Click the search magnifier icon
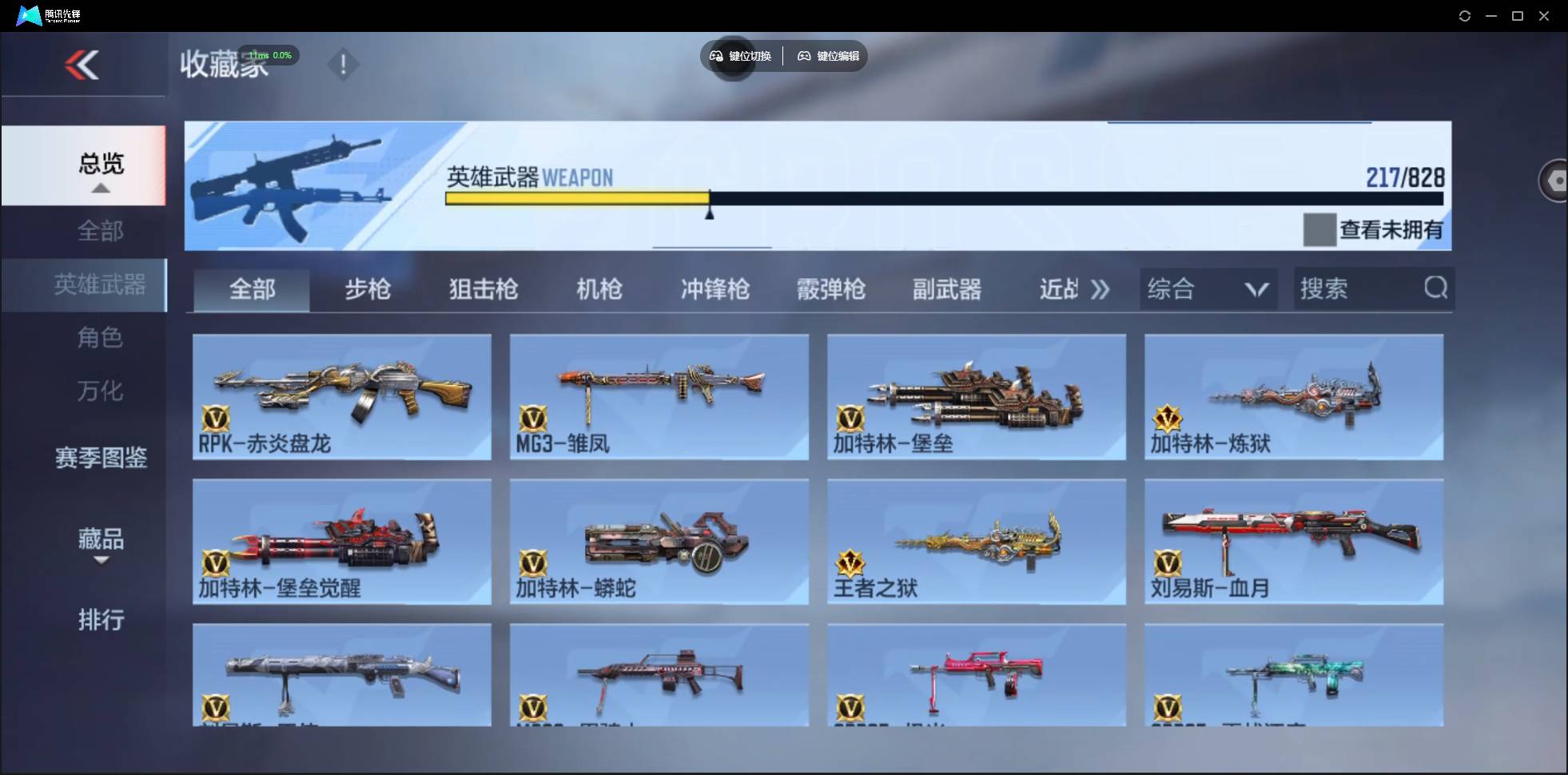The image size is (1568, 775). [1436, 288]
